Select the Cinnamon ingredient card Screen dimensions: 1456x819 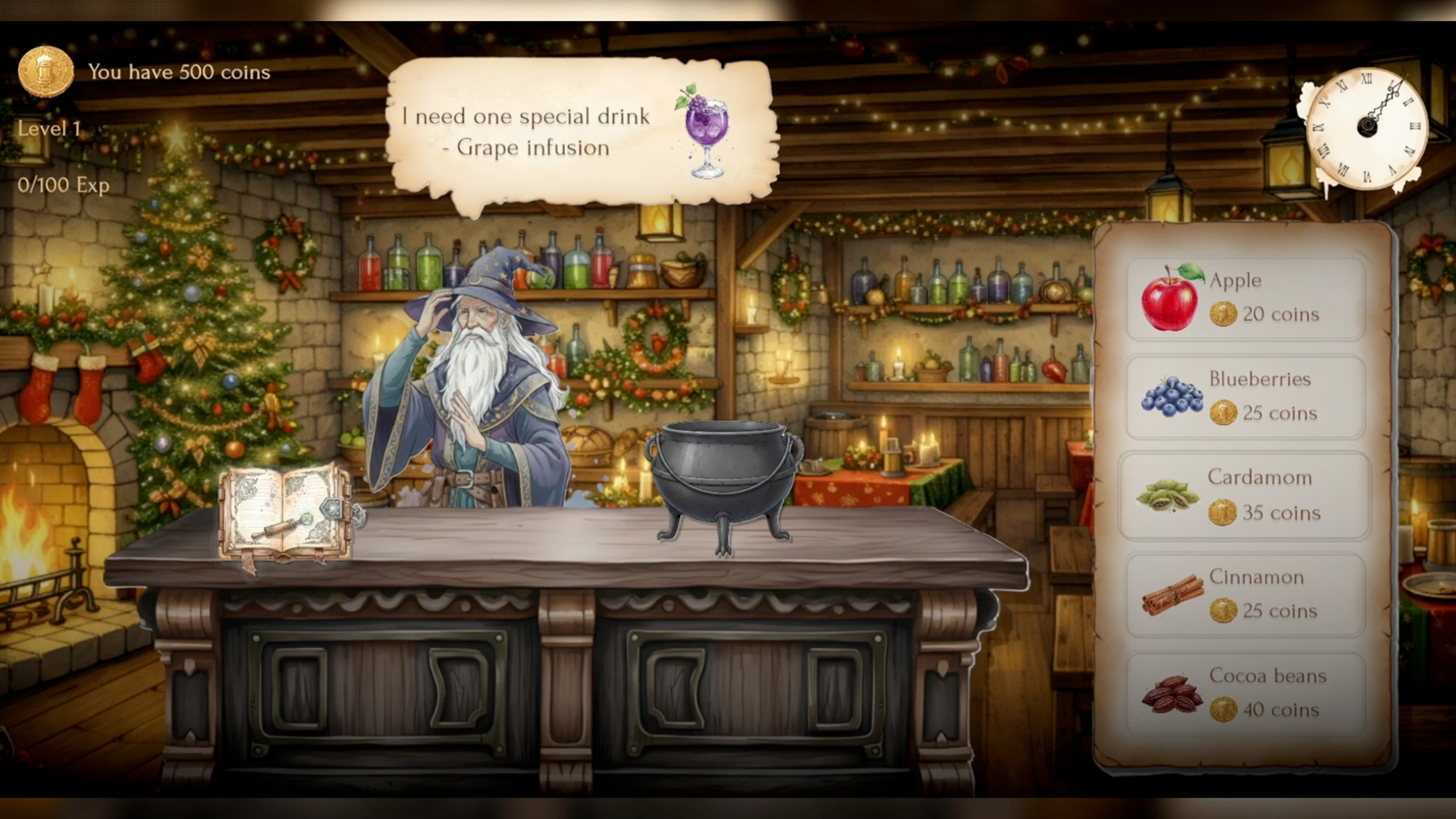point(1244,595)
